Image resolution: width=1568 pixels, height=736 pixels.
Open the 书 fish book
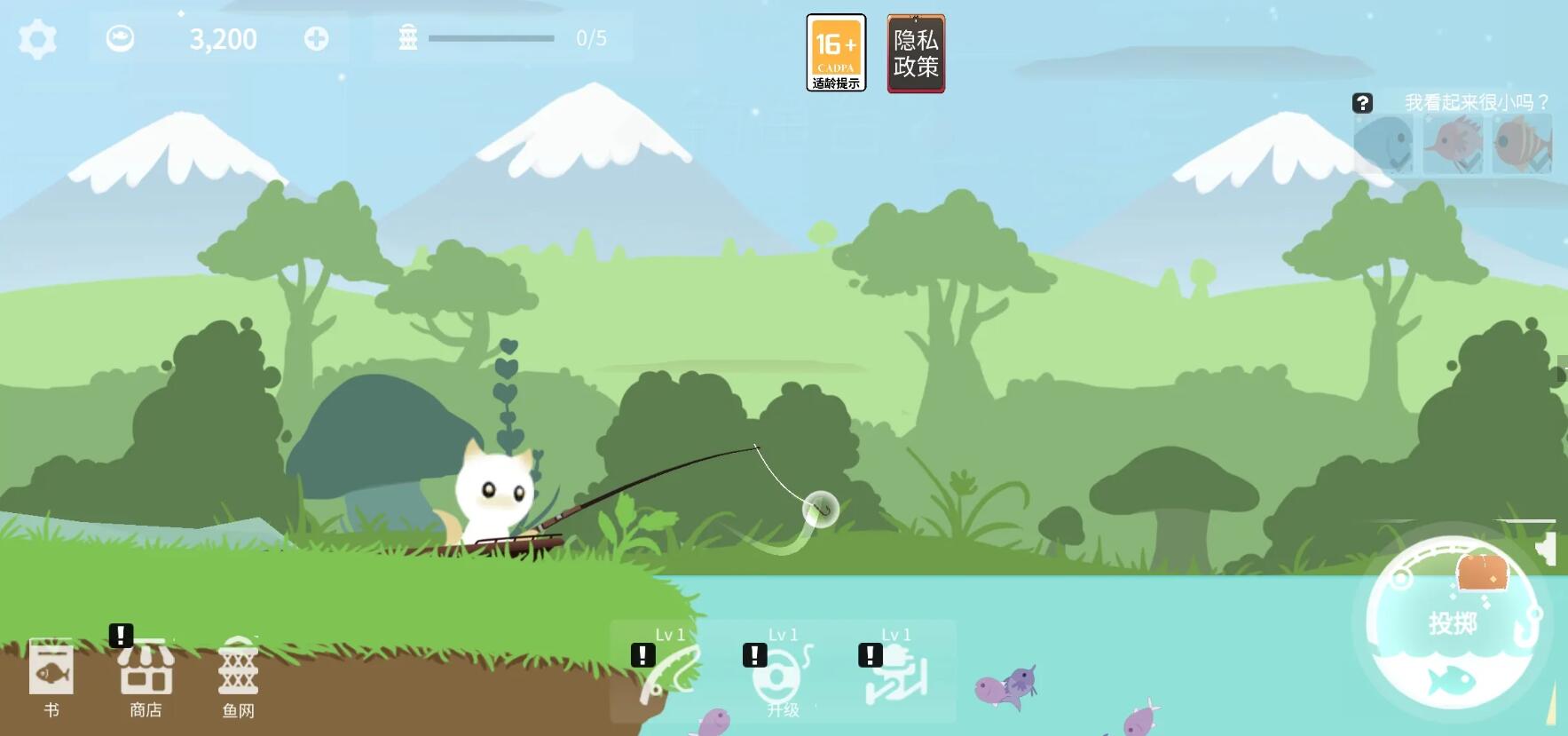click(x=51, y=677)
